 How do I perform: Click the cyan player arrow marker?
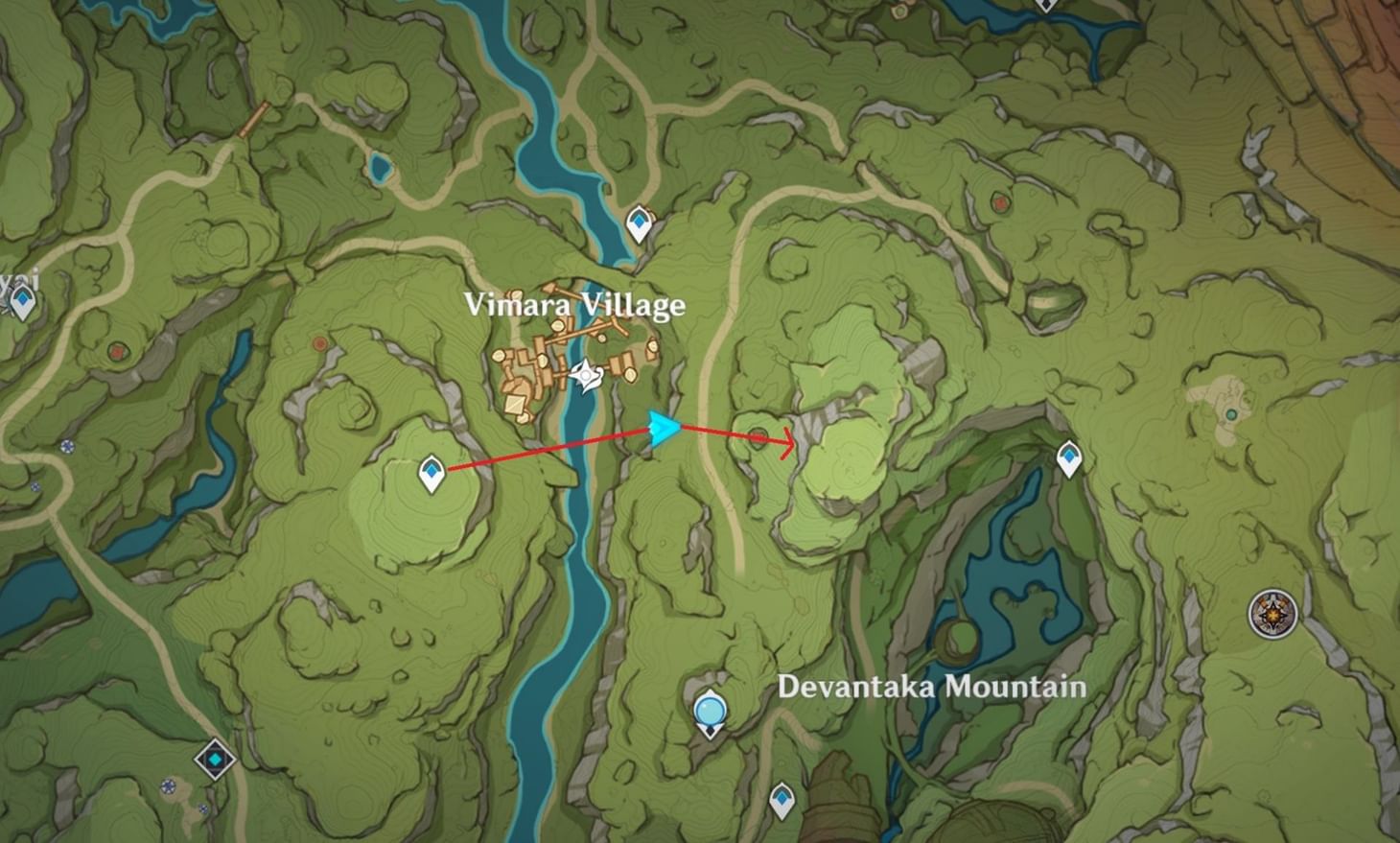pyautogui.click(x=664, y=429)
